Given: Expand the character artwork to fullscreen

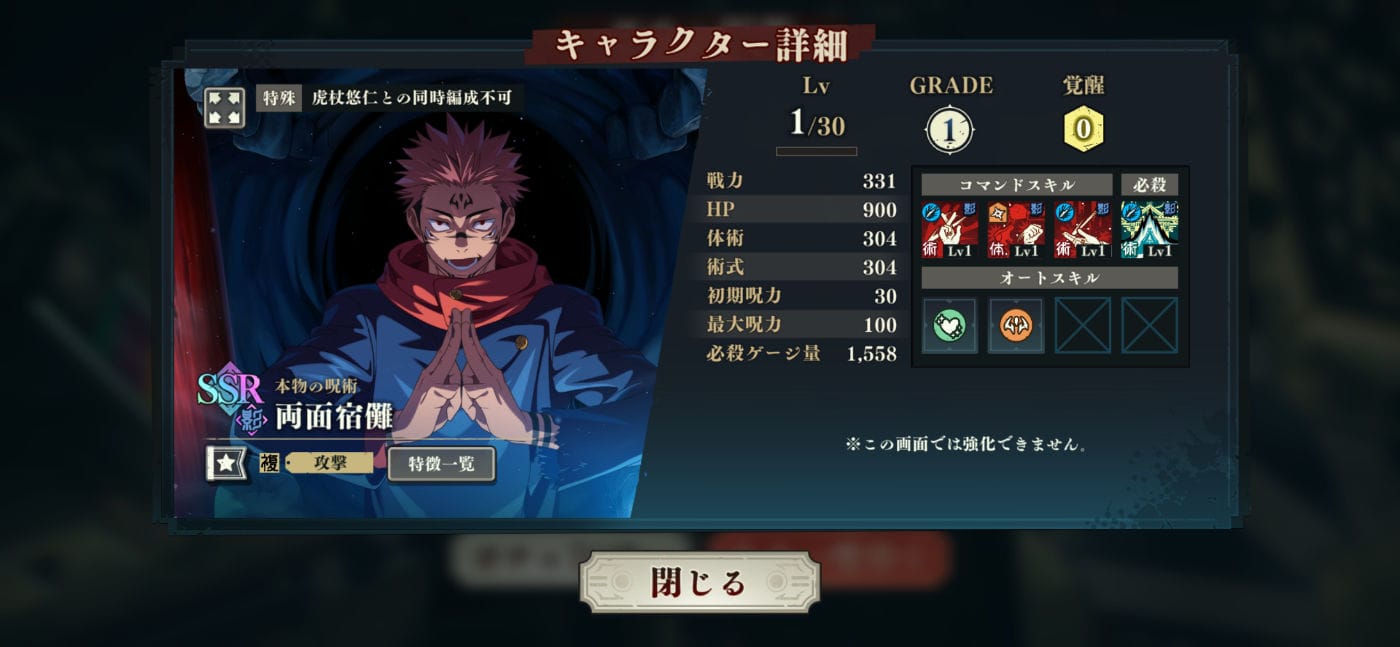Looking at the screenshot, I should click(x=225, y=108).
